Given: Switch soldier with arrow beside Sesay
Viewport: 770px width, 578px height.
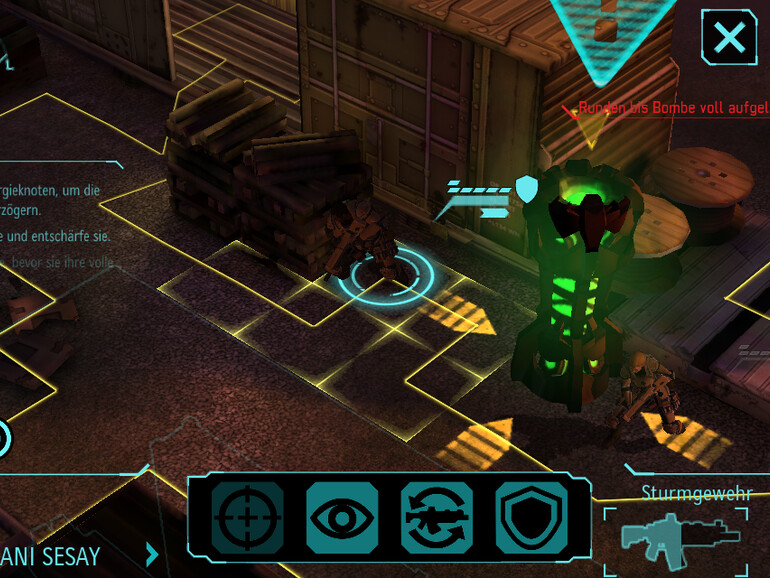Looking at the screenshot, I should point(152,553).
